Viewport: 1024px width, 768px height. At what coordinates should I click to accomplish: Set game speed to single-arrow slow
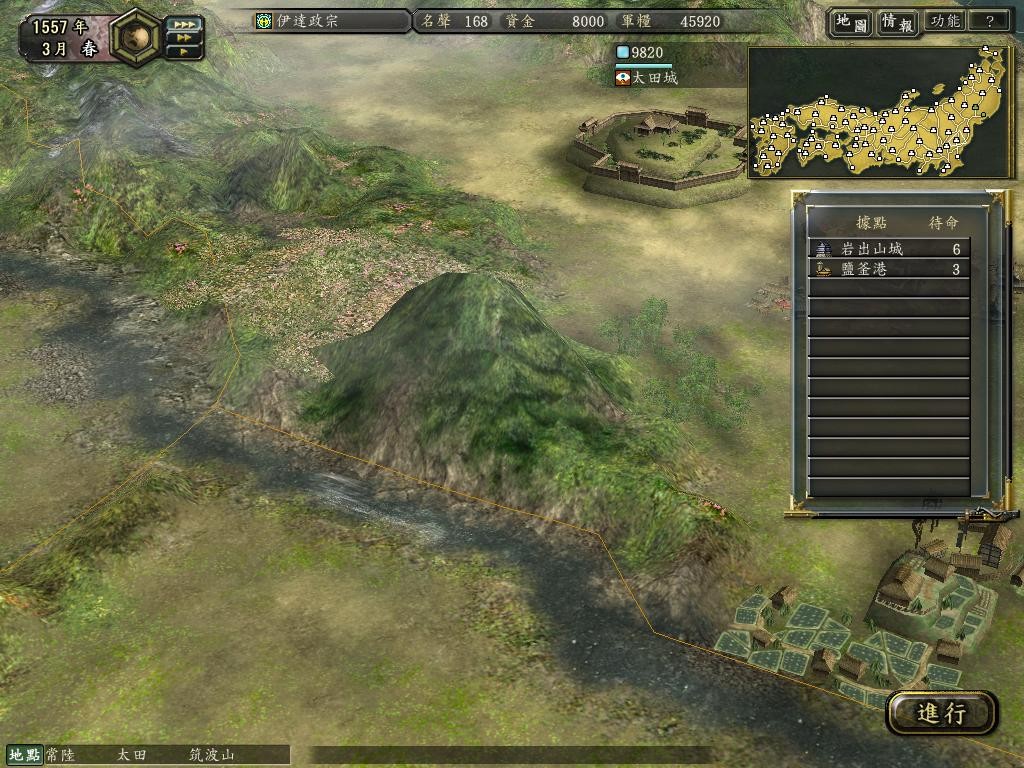coord(183,51)
